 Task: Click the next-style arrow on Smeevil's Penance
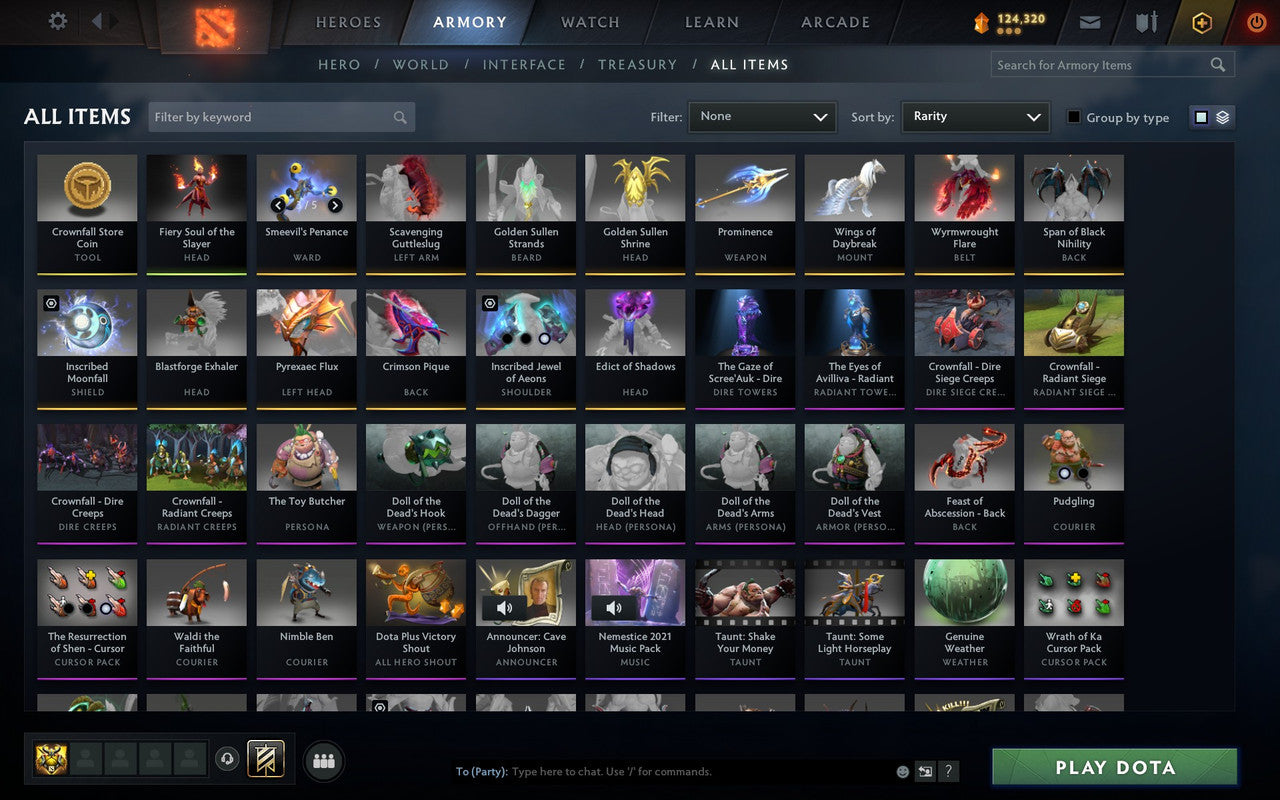pos(335,203)
